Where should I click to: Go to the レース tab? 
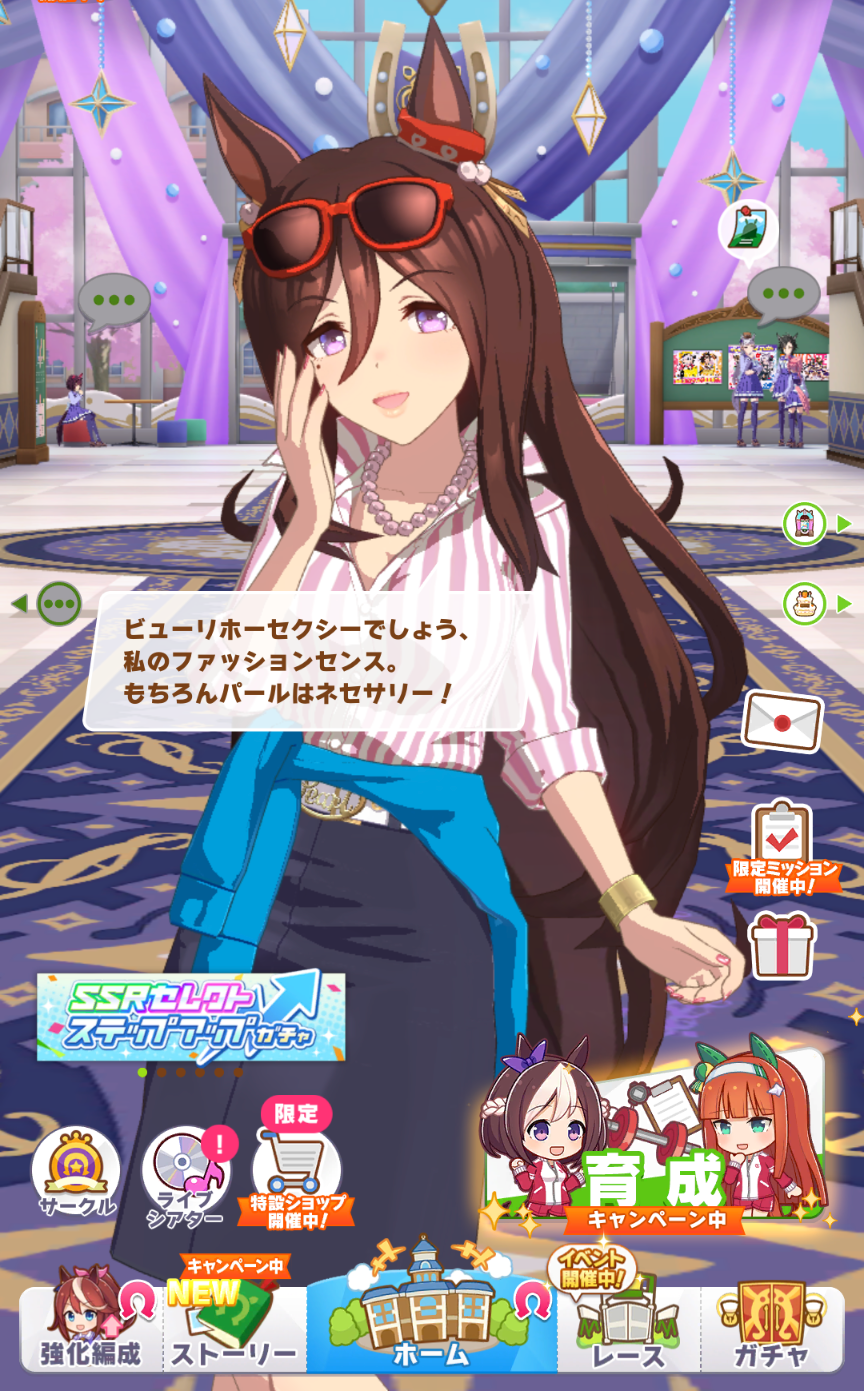[628, 1326]
